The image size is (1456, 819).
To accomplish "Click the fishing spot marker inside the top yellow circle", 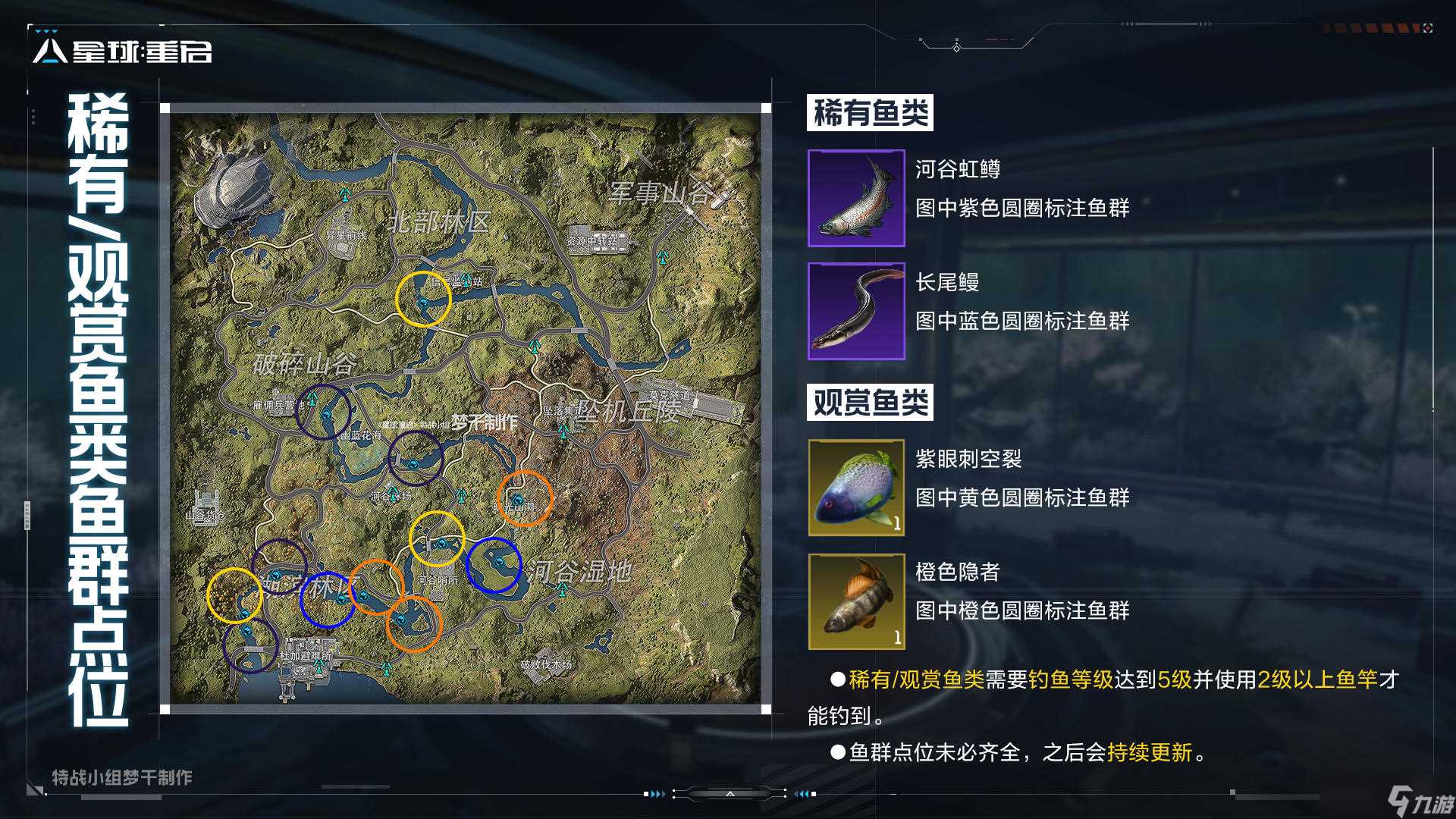I will coord(422,303).
